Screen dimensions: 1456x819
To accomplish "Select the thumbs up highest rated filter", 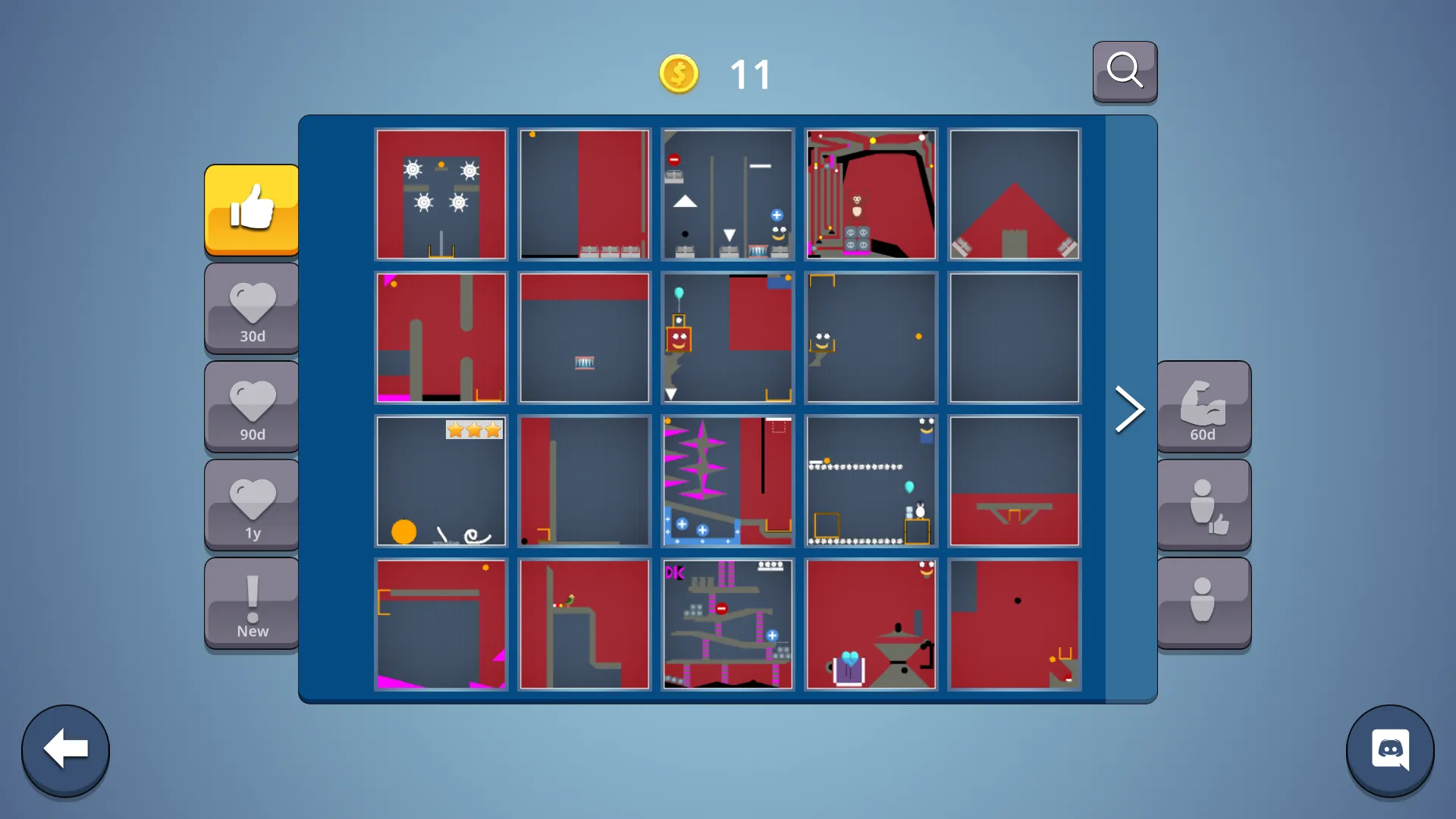I will [x=251, y=210].
